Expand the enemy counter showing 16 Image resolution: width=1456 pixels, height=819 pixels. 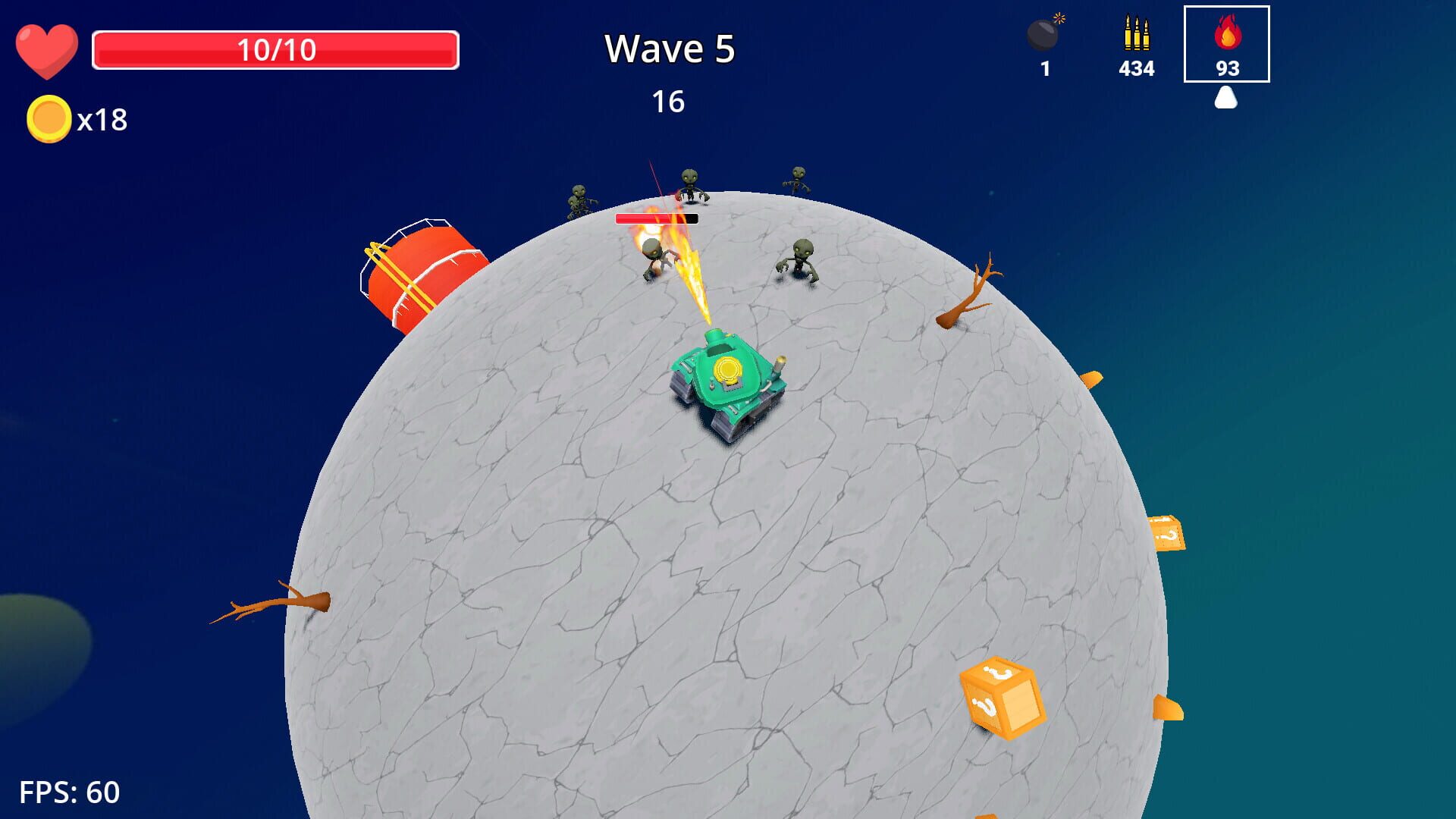click(670, 101)
